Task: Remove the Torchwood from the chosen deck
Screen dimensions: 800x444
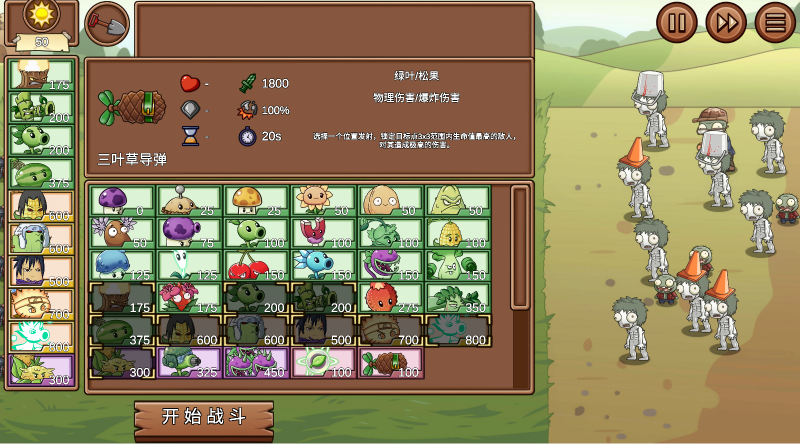Action: pos(42,76)
